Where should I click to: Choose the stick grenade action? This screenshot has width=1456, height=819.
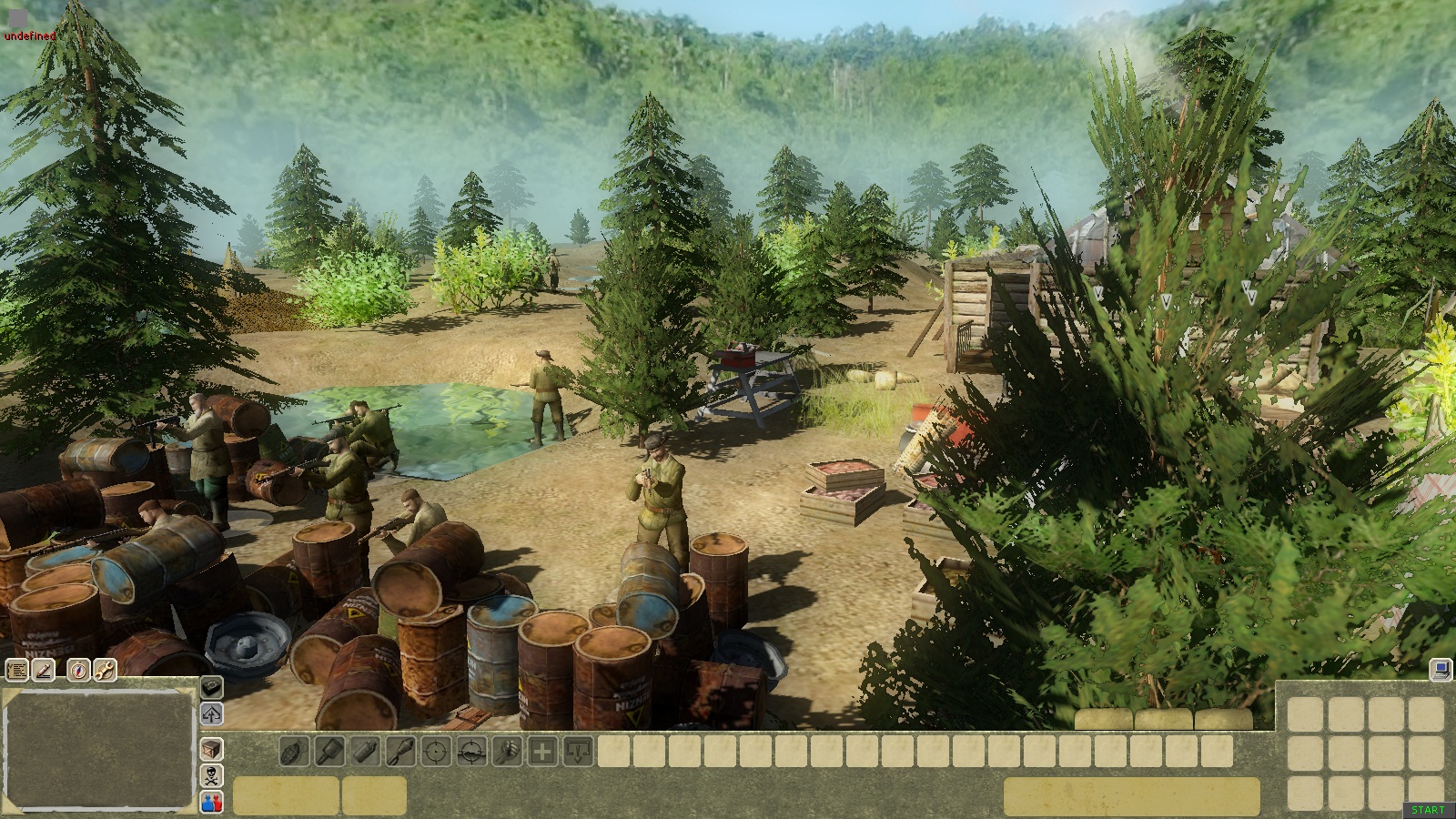[400, 753]
